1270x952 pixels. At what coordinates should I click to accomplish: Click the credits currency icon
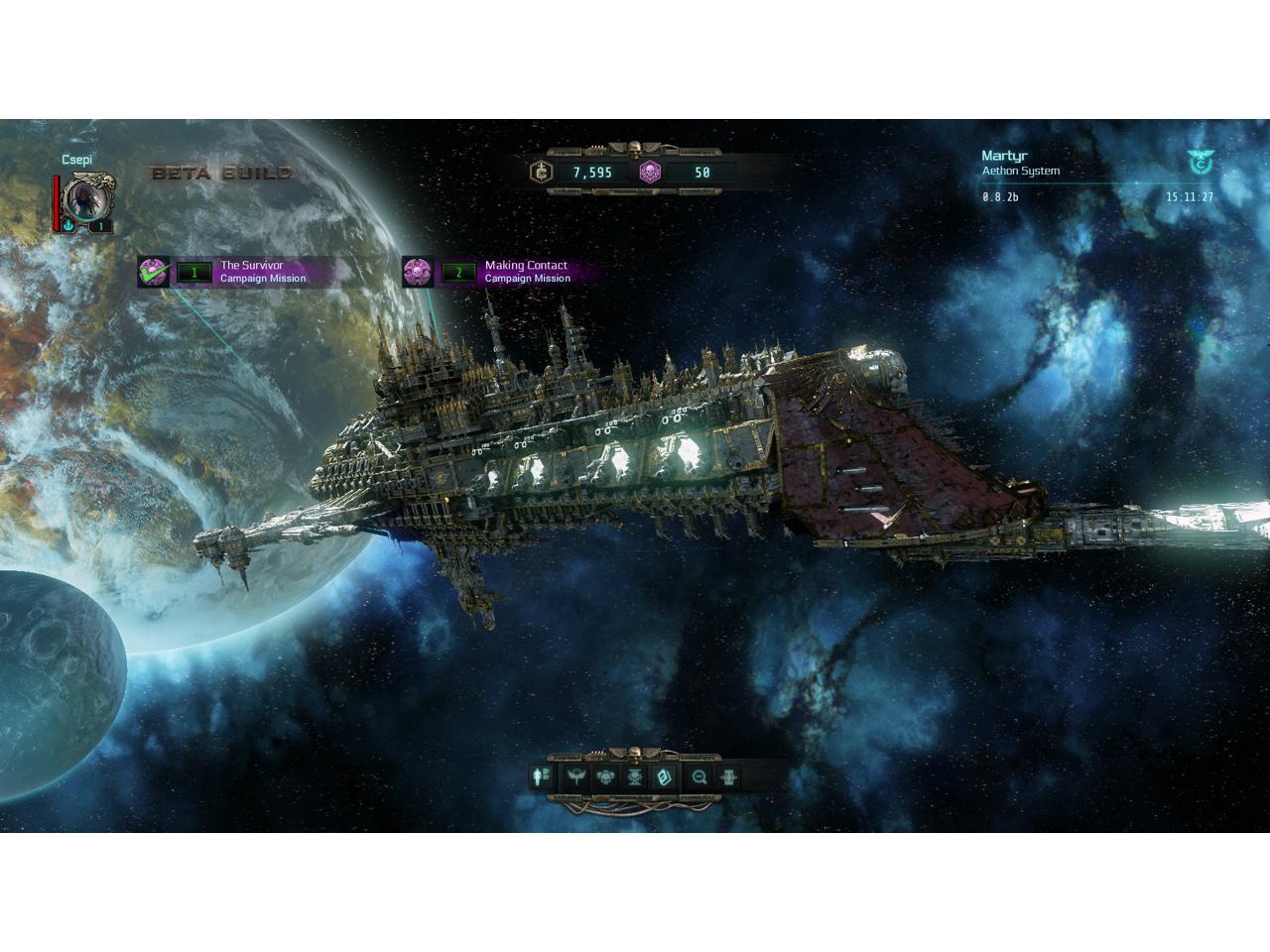coord(542,172)
